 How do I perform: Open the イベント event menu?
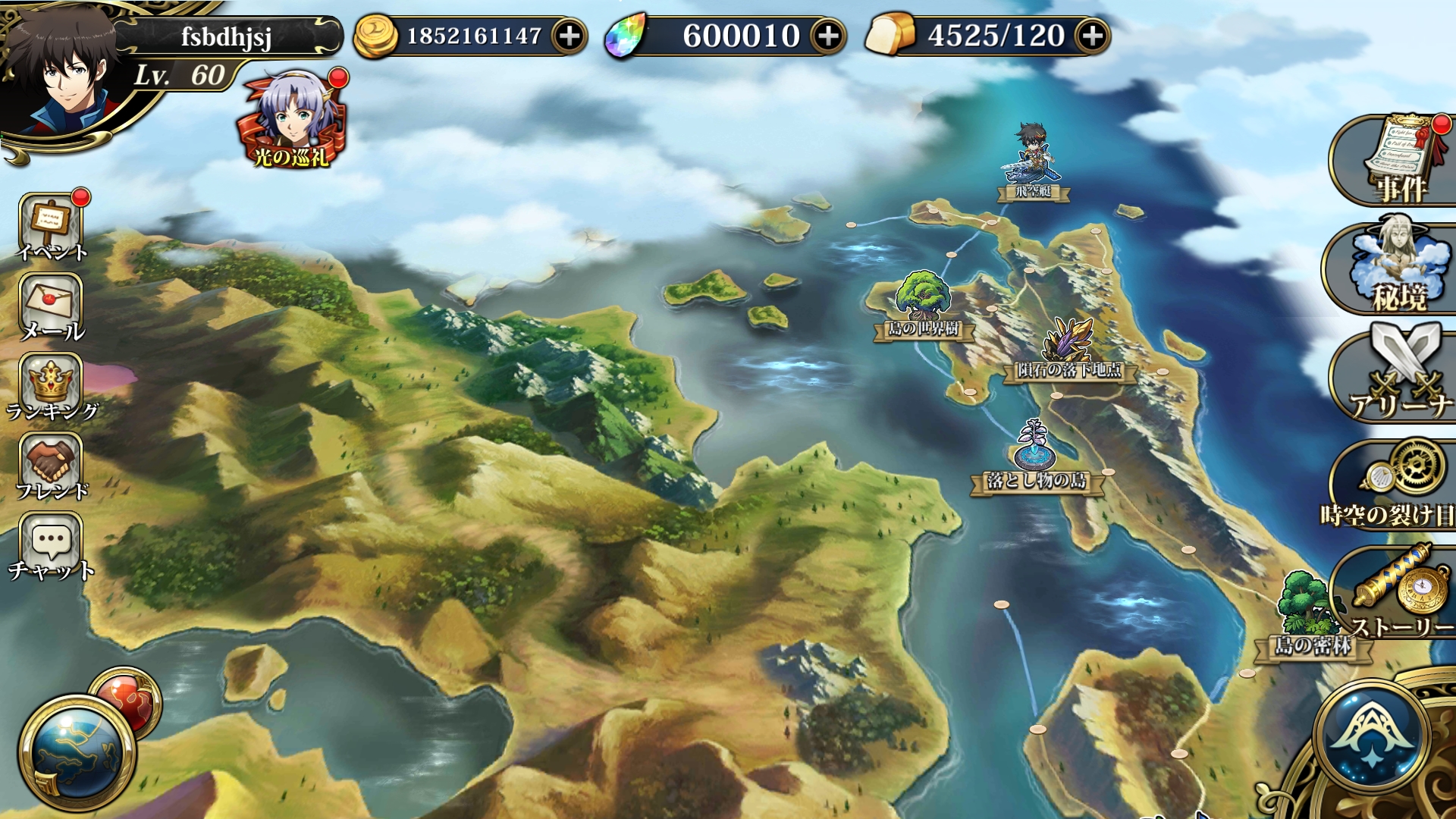(x=52, y=227)
